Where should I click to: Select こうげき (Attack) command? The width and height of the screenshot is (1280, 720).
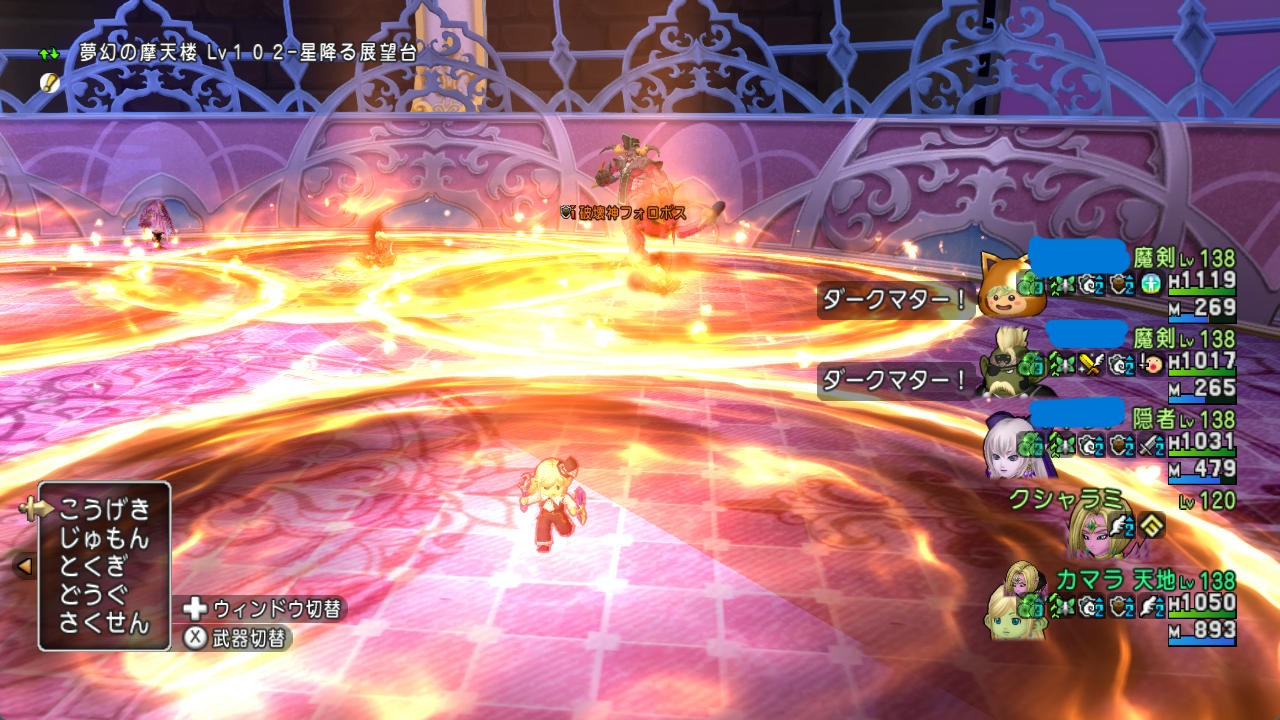[x=104, y=509]
